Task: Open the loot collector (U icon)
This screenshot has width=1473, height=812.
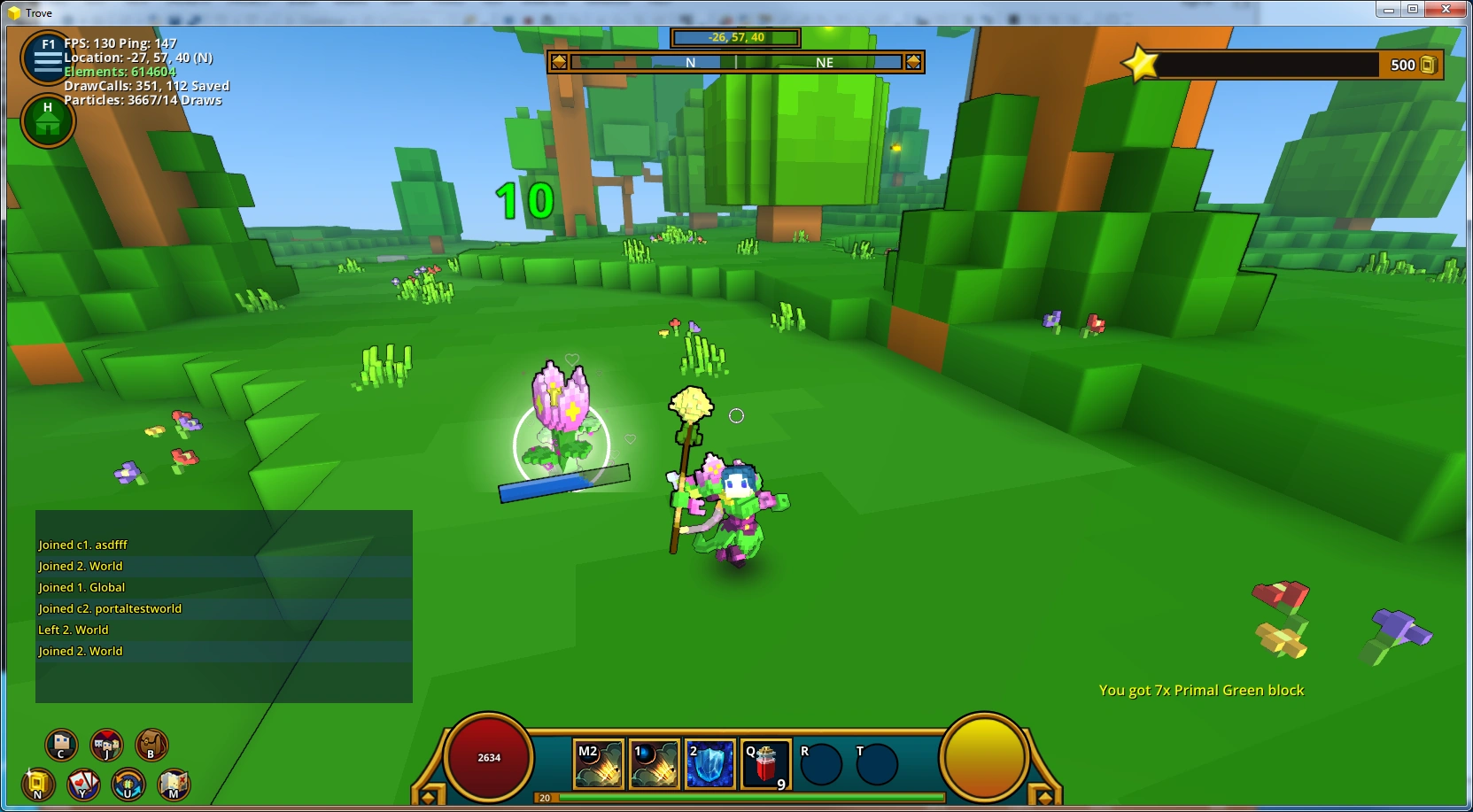Action: 127,785
